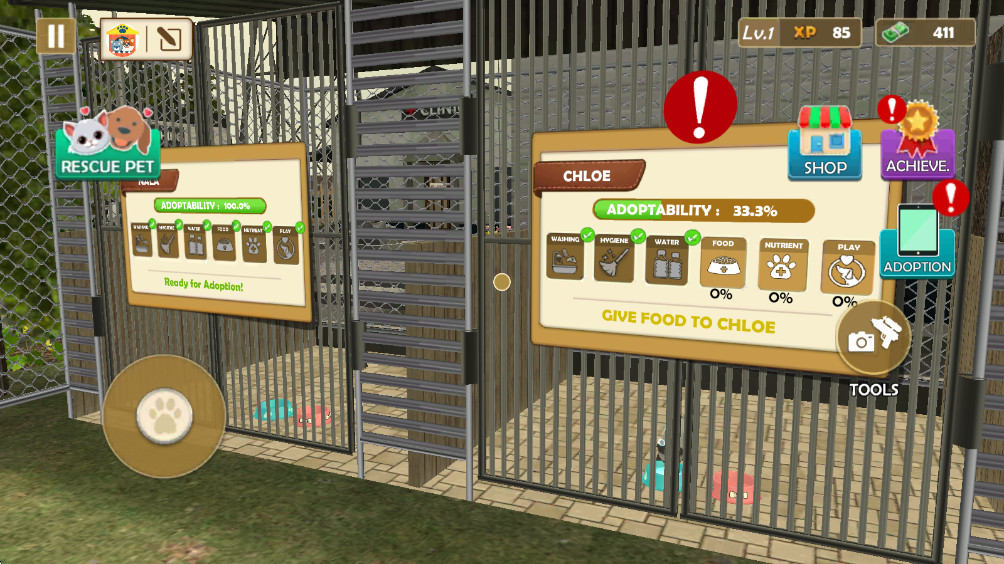
Task: Open the Shop
Action: click(825, 144)
